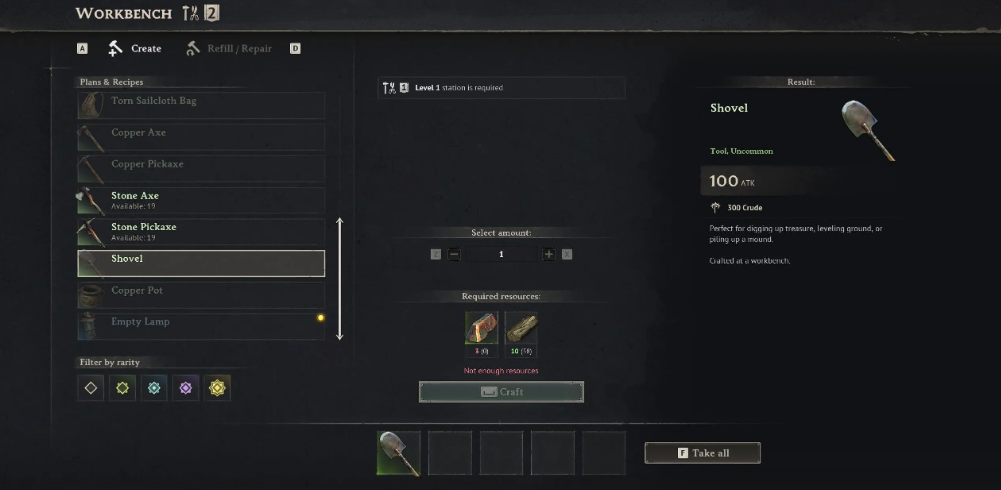The image size is (1001, 490).
Task: Filter recipes by white common rarity
Action: (91, 388)
